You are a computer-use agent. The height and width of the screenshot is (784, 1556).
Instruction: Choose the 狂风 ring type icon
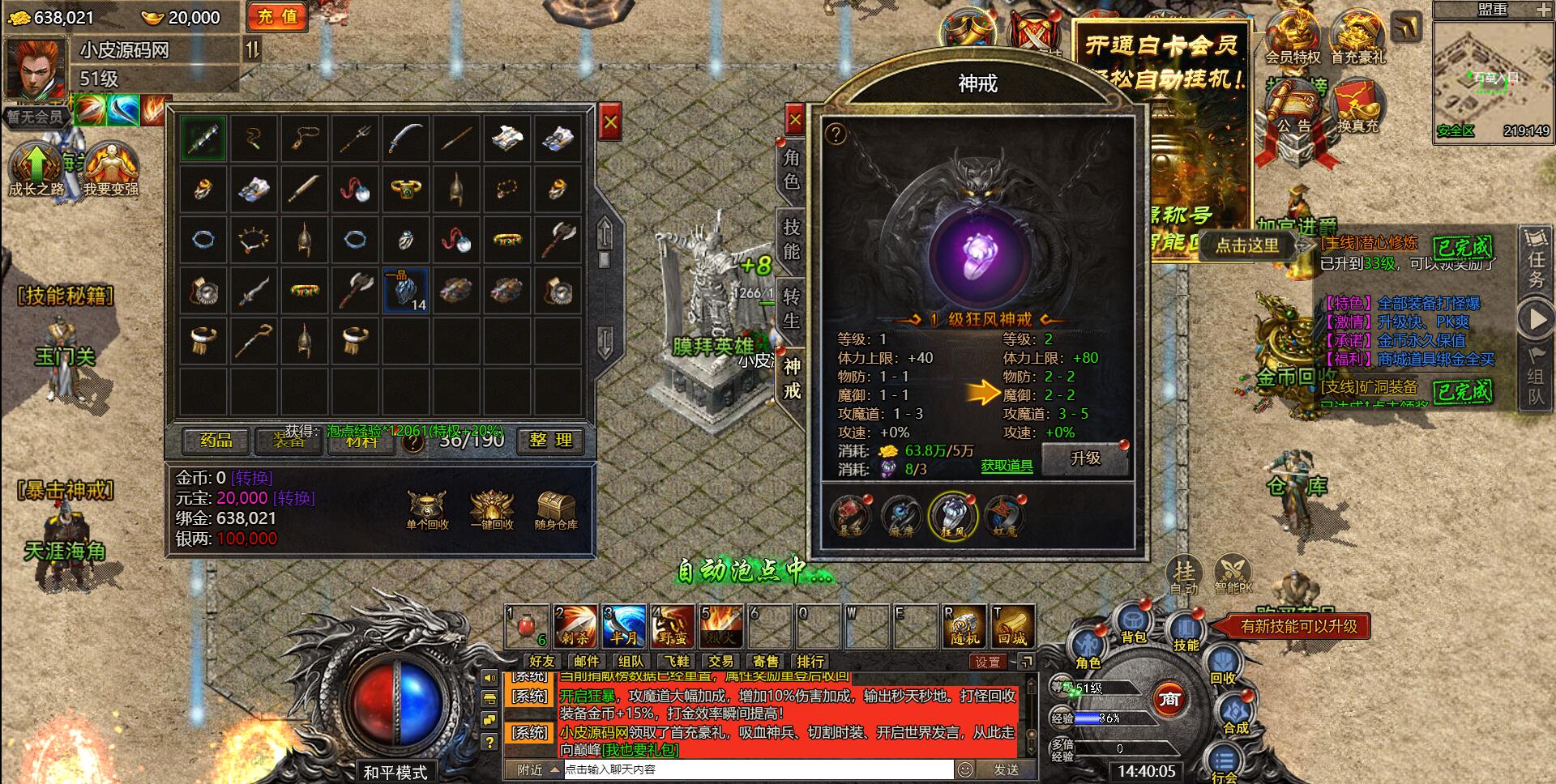pos(953,516)
